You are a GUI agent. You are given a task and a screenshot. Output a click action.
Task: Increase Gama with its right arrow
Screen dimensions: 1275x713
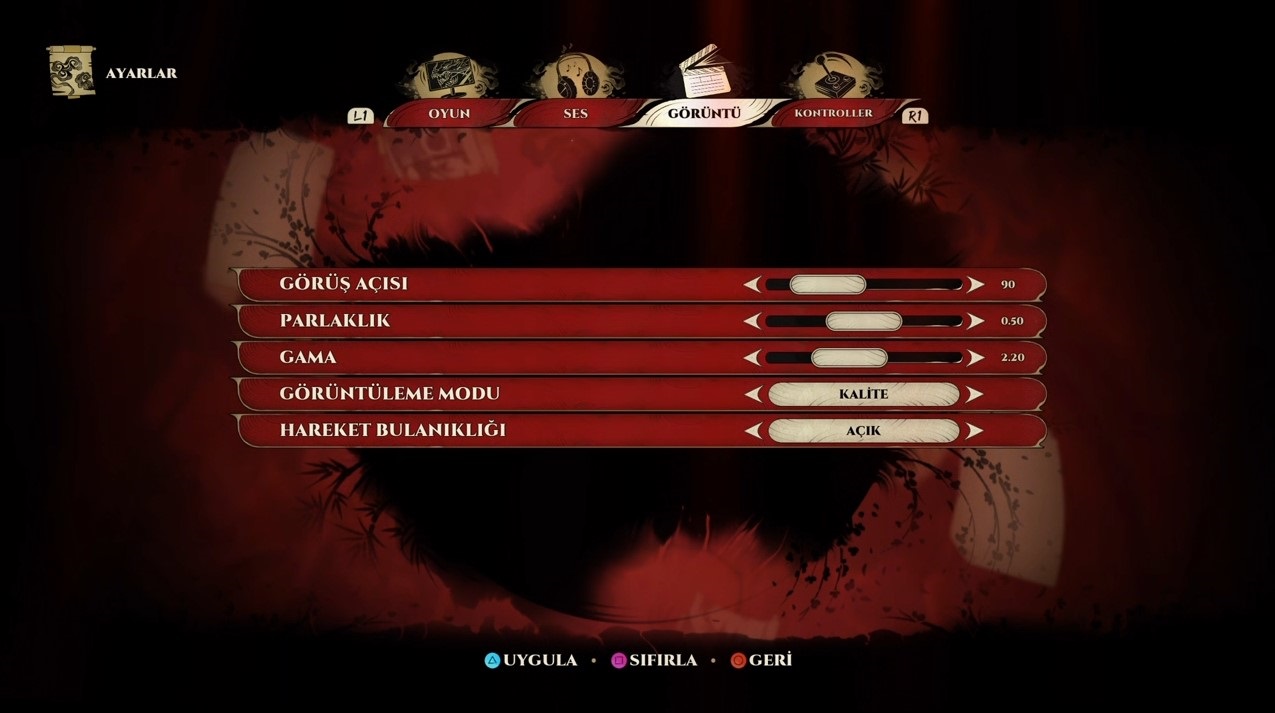975,357
